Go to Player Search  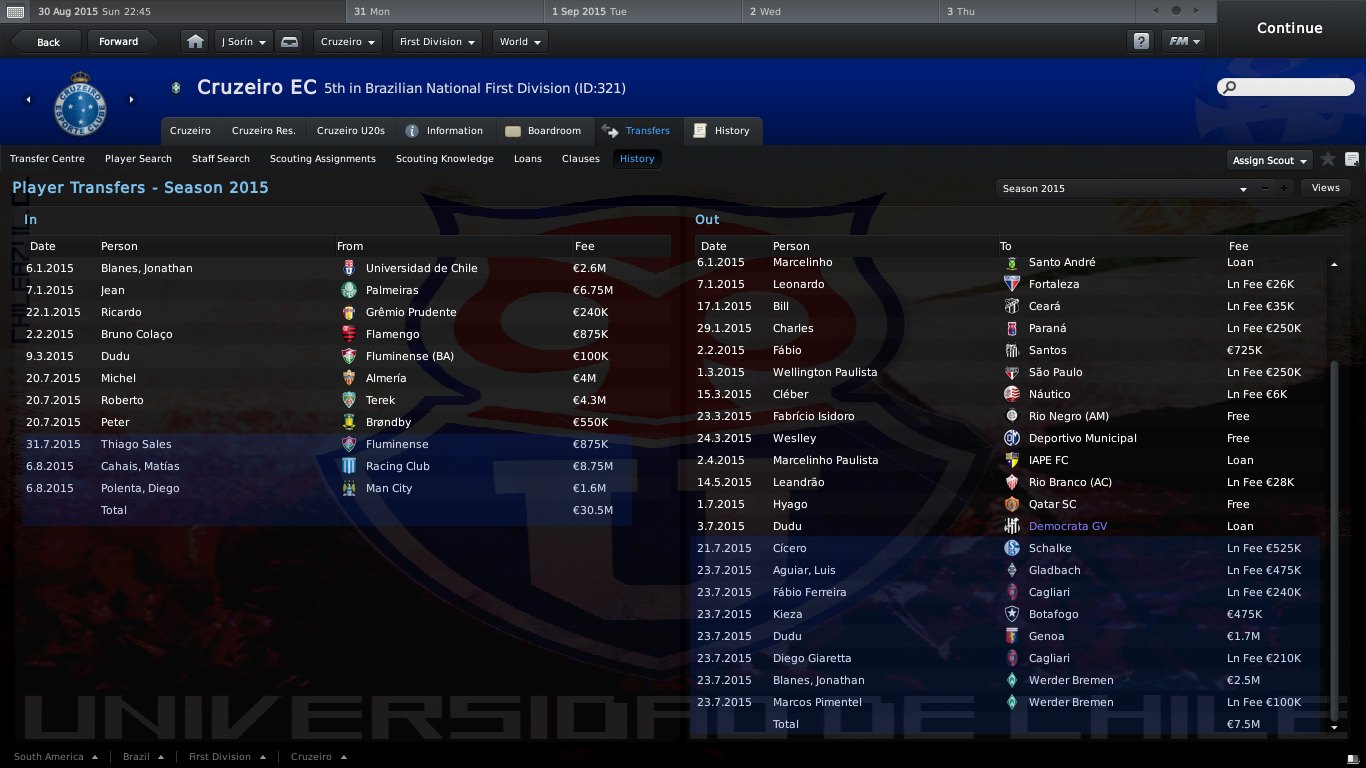[138, 159]
